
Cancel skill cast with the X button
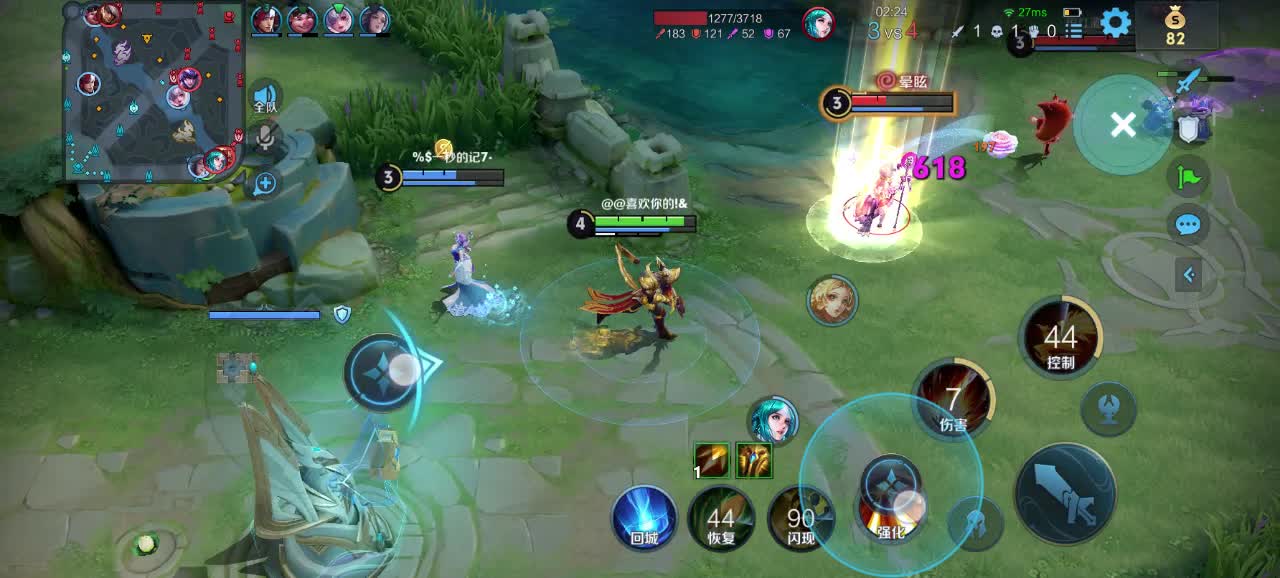coord(1123,125)
